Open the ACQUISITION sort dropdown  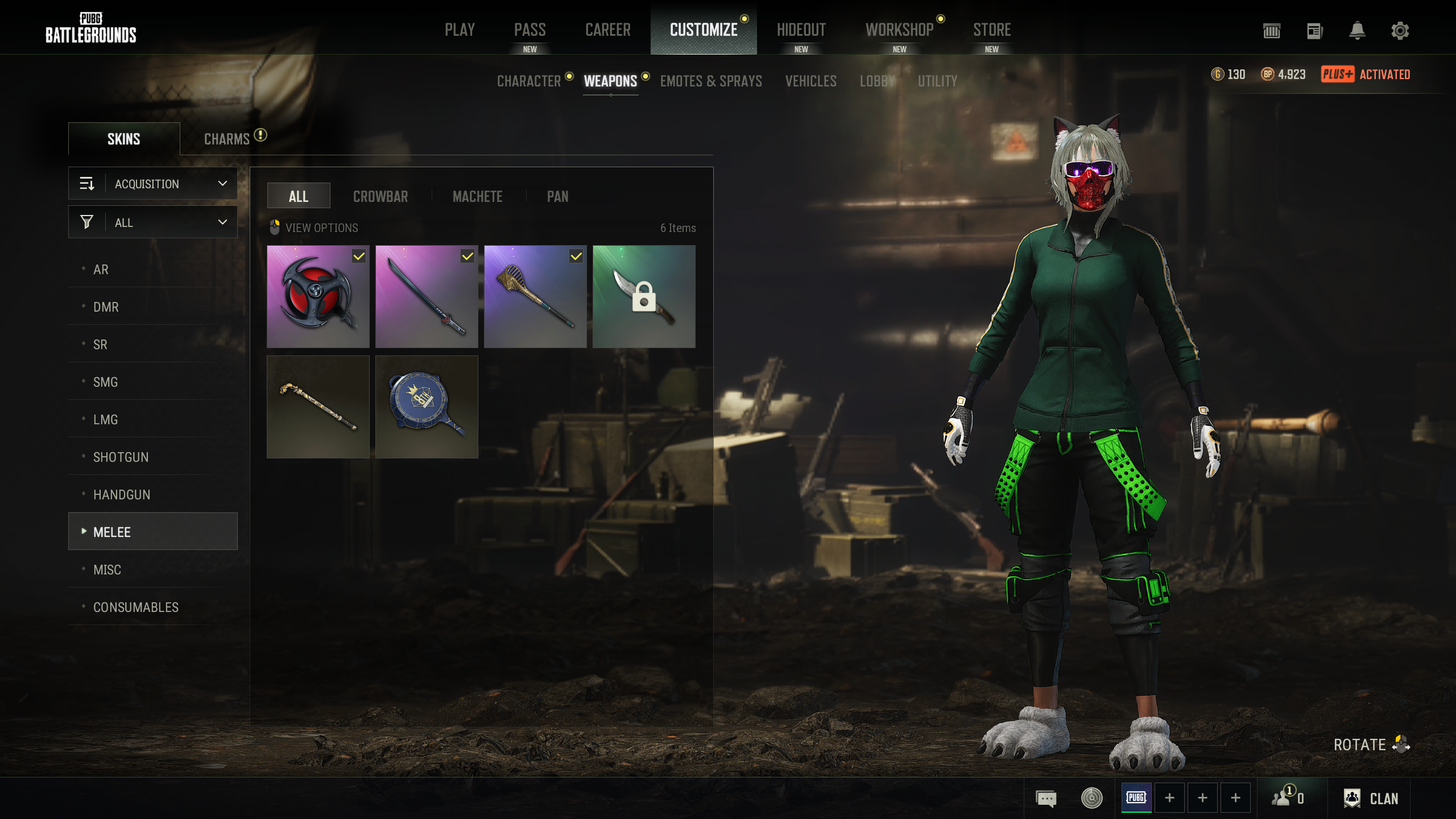point(153,184)
